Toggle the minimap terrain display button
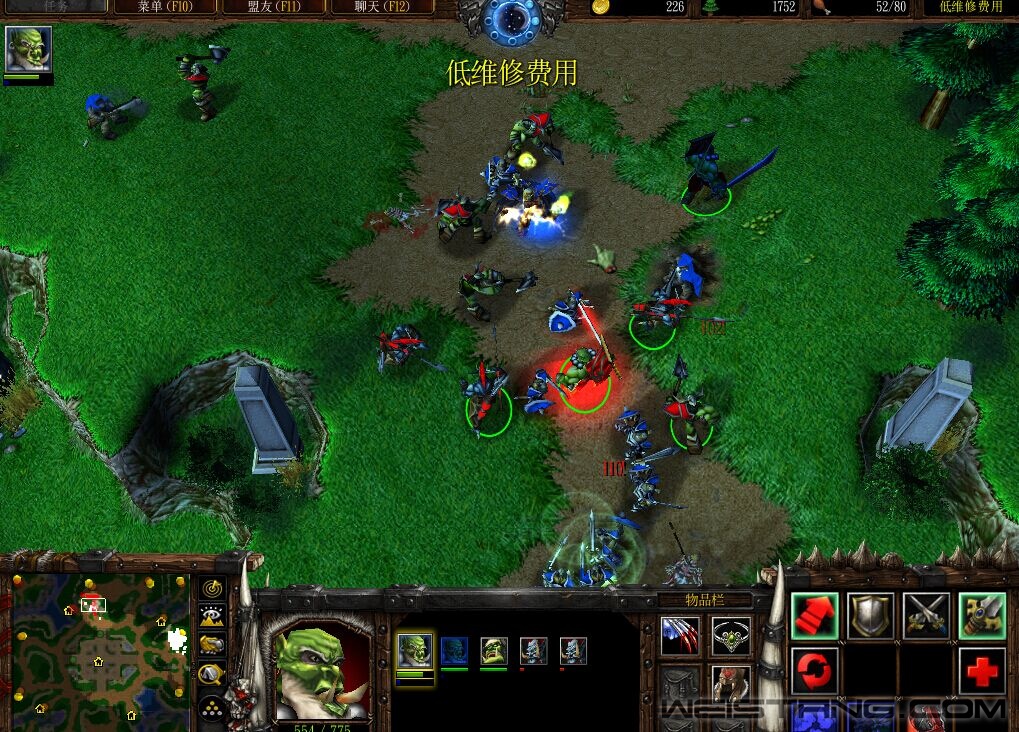The width and height of the screenshot is (1019, 732). click(212, 616)
